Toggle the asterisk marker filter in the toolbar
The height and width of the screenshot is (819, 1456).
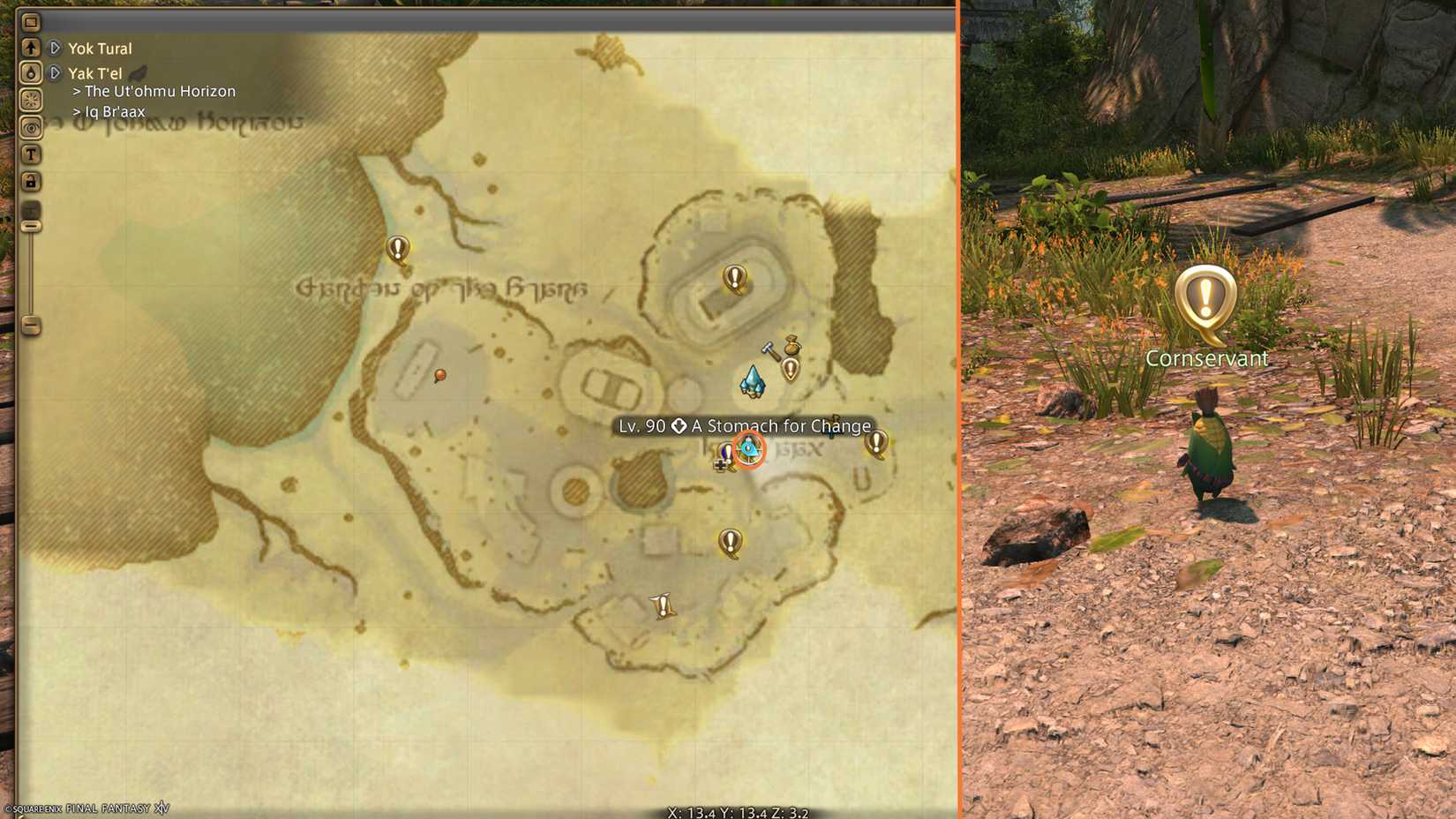[x=31, y=97]
